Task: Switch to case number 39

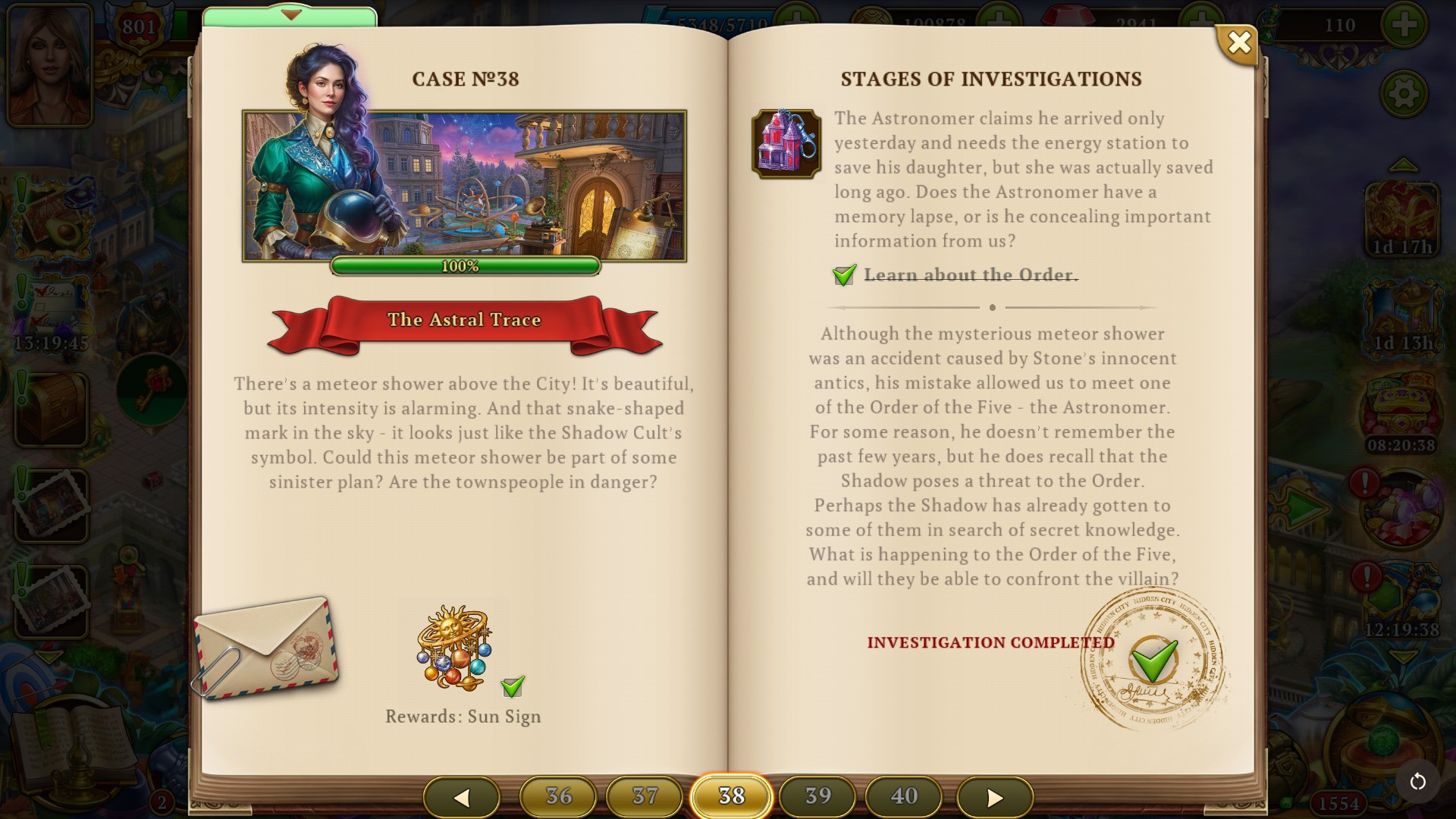Action: tap(817, 797)
